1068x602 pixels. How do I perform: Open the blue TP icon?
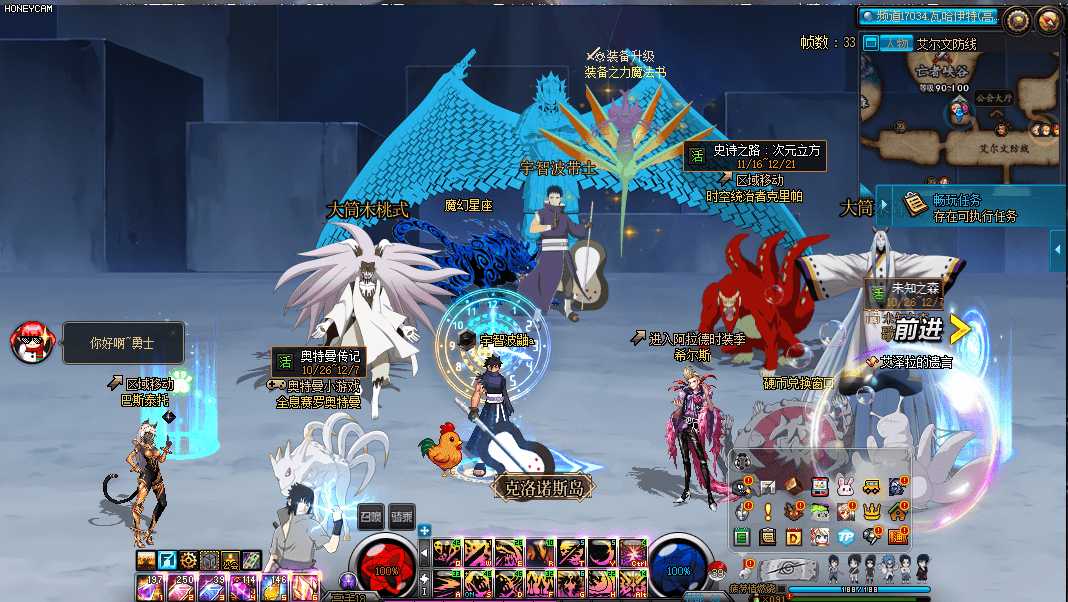[845, 537]
